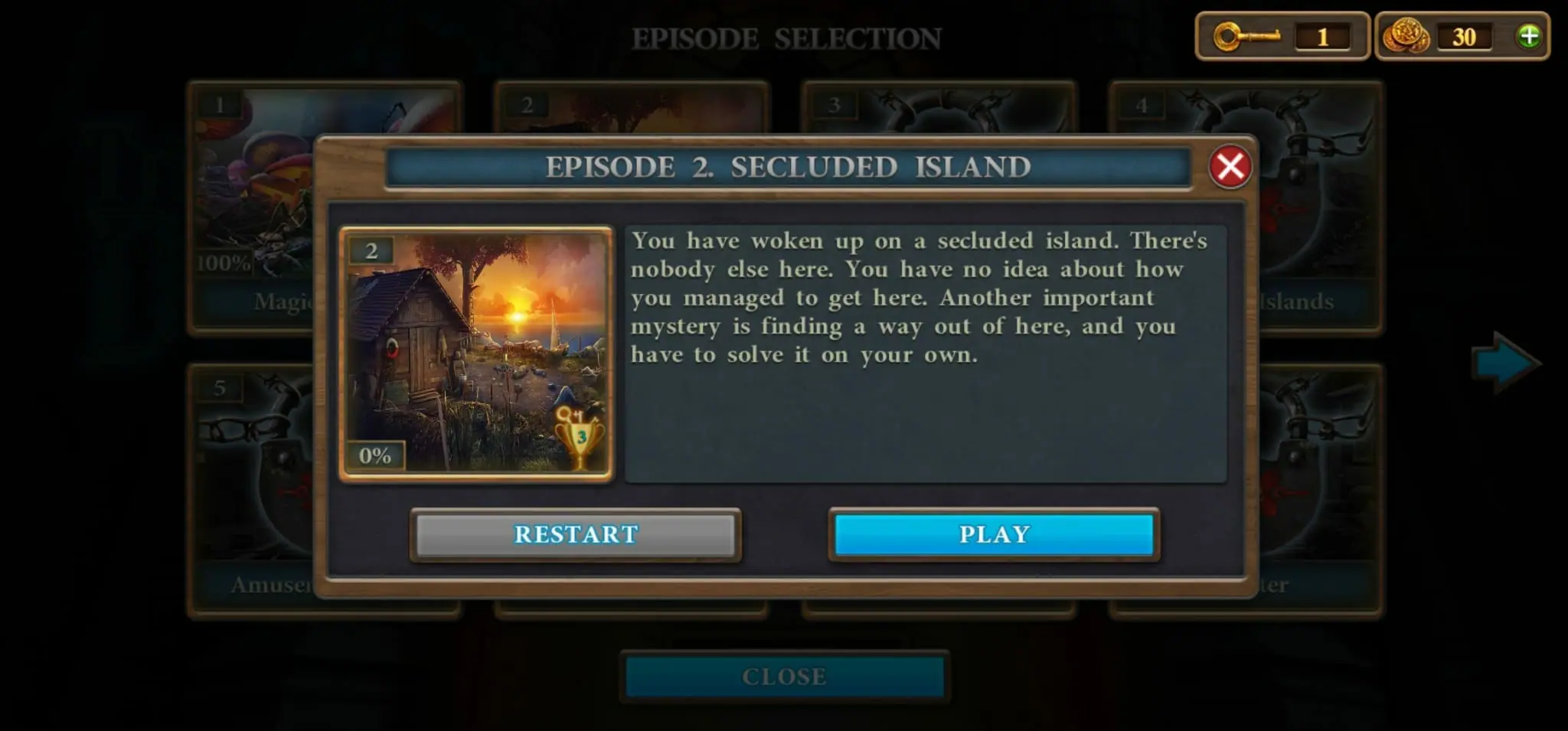
Task: Go to the next page with the blue arrow
Action: click(1504, 363)
